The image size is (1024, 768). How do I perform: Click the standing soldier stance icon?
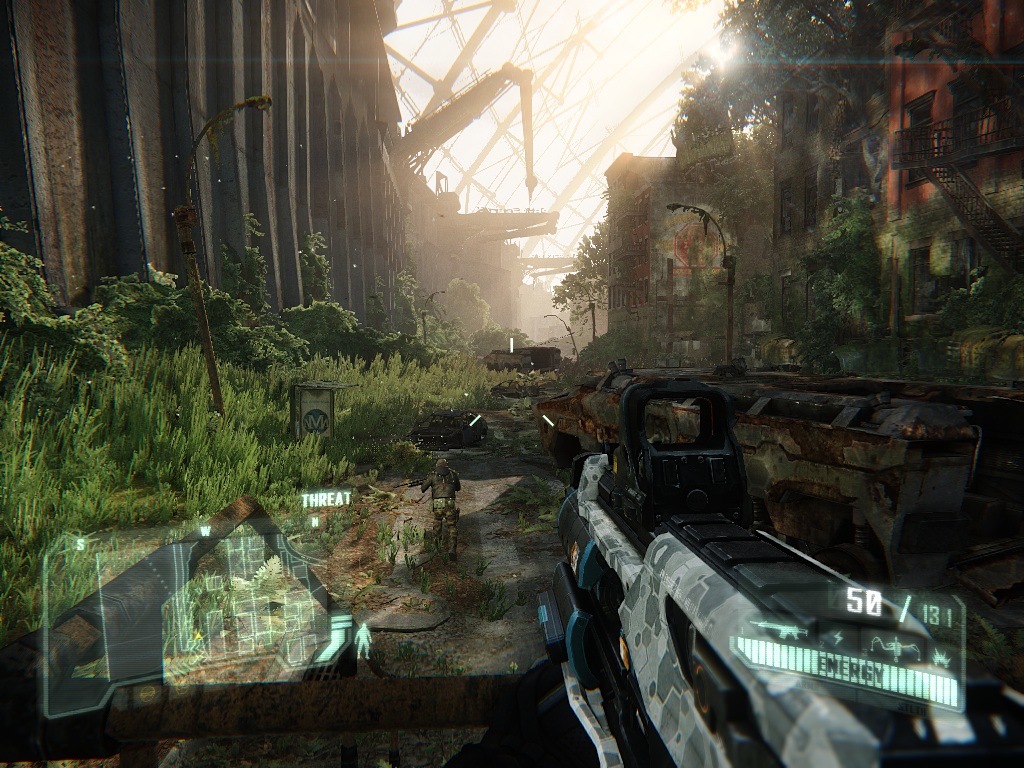tap(362, 640)
